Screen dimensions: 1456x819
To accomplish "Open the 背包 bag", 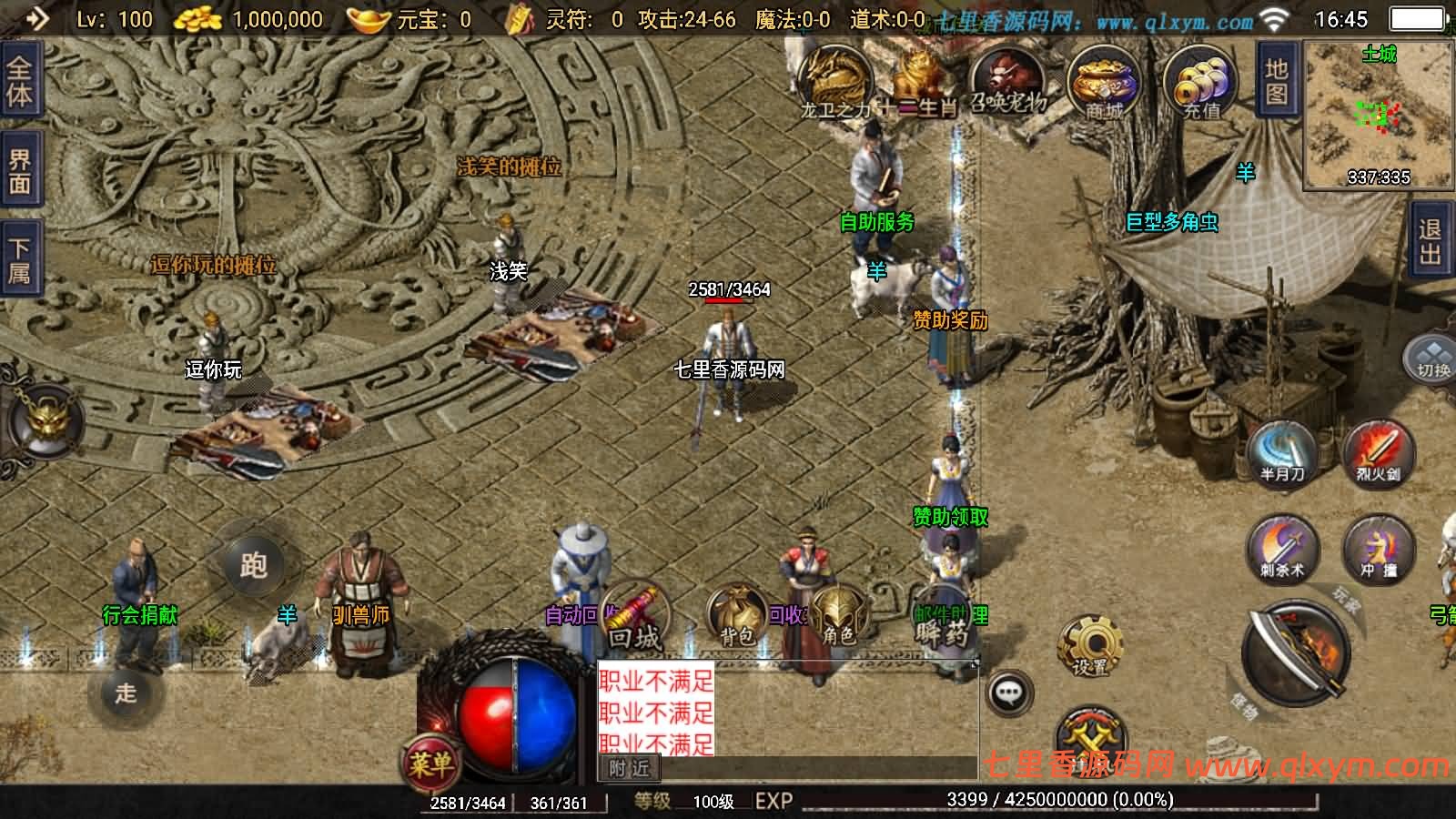I will pos(735,616).
